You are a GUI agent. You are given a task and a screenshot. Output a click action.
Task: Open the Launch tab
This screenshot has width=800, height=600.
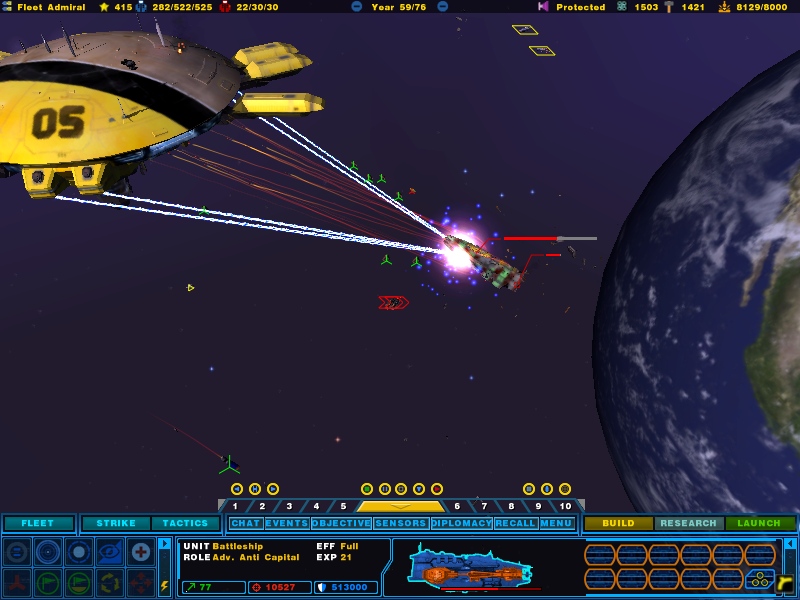tap(759, 523)
